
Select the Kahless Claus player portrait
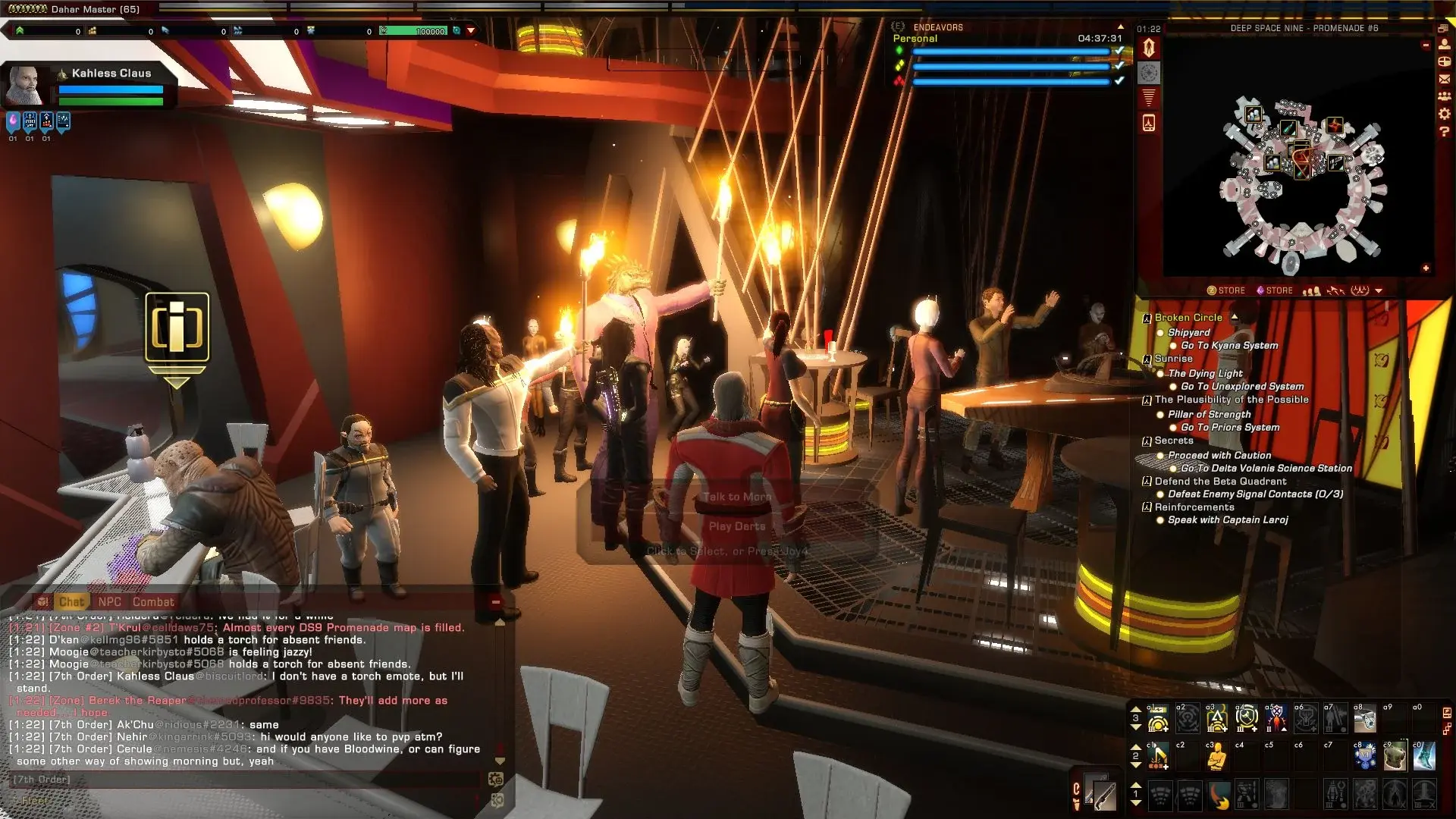(25, 85)
